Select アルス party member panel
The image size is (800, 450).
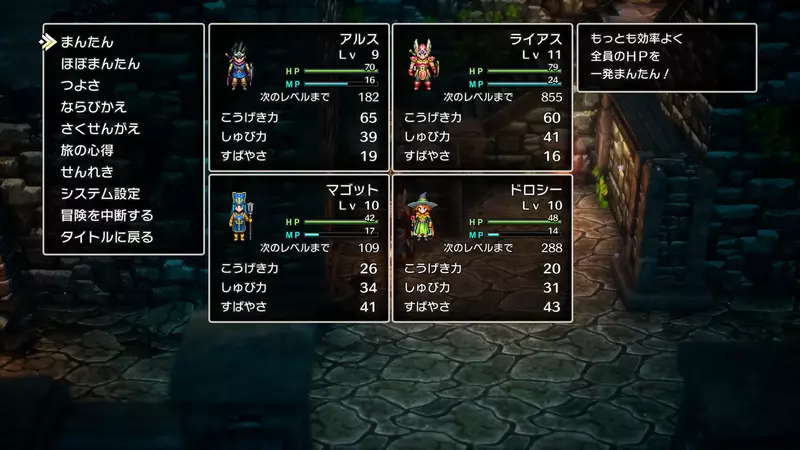tap(297, 96)
